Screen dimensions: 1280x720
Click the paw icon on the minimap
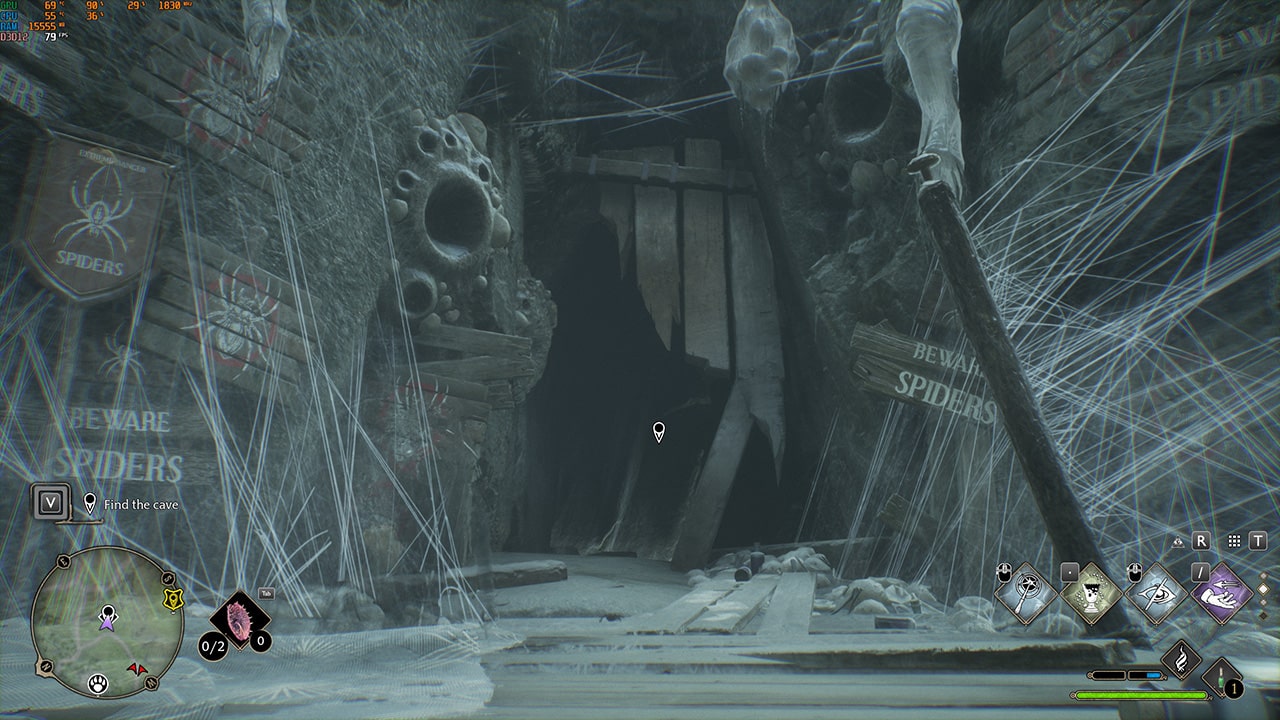[x=98, y=684]
